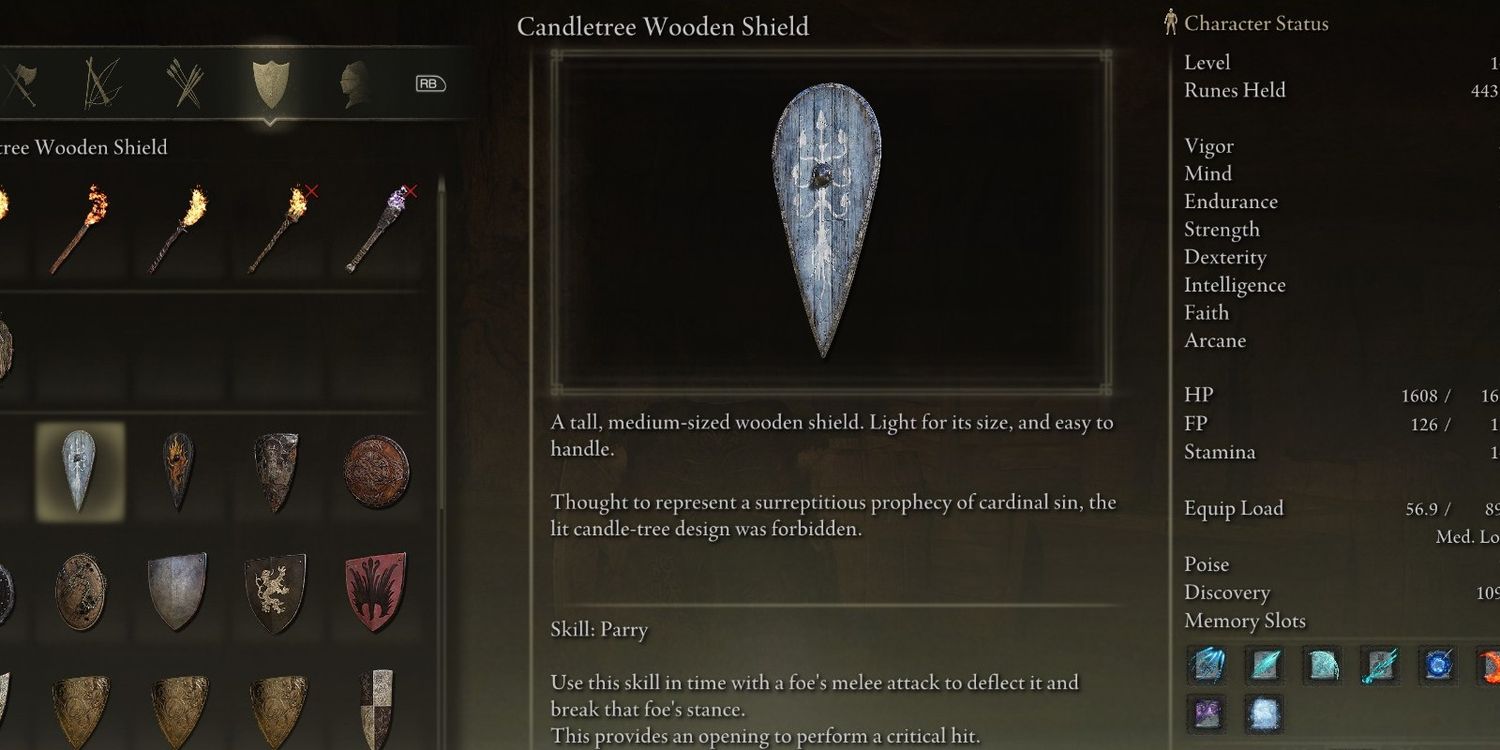
Task: Open the bow category tab
Action: point(102,83)
